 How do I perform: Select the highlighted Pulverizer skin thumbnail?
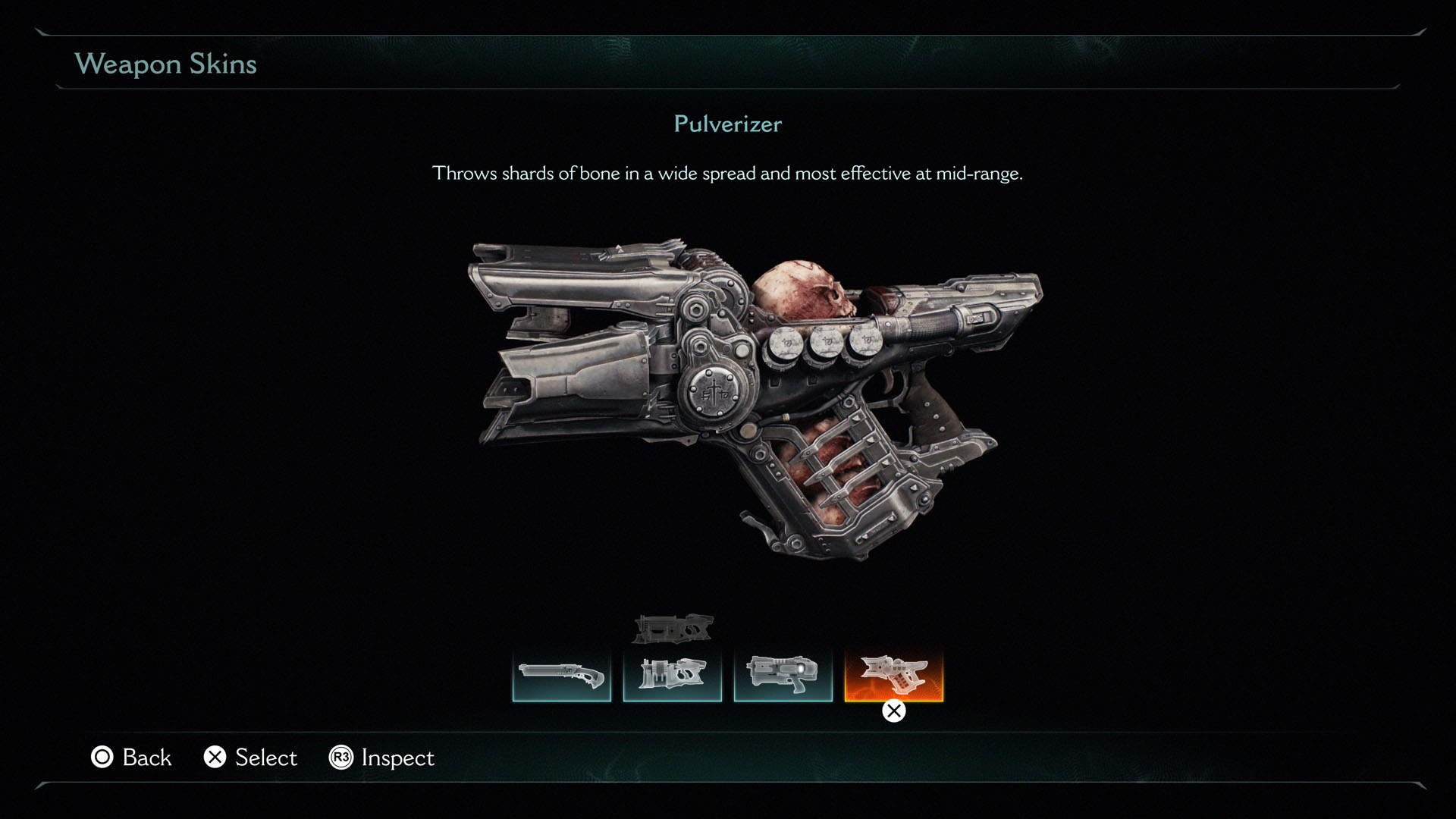pyautogui.click(x=895, y=675)
